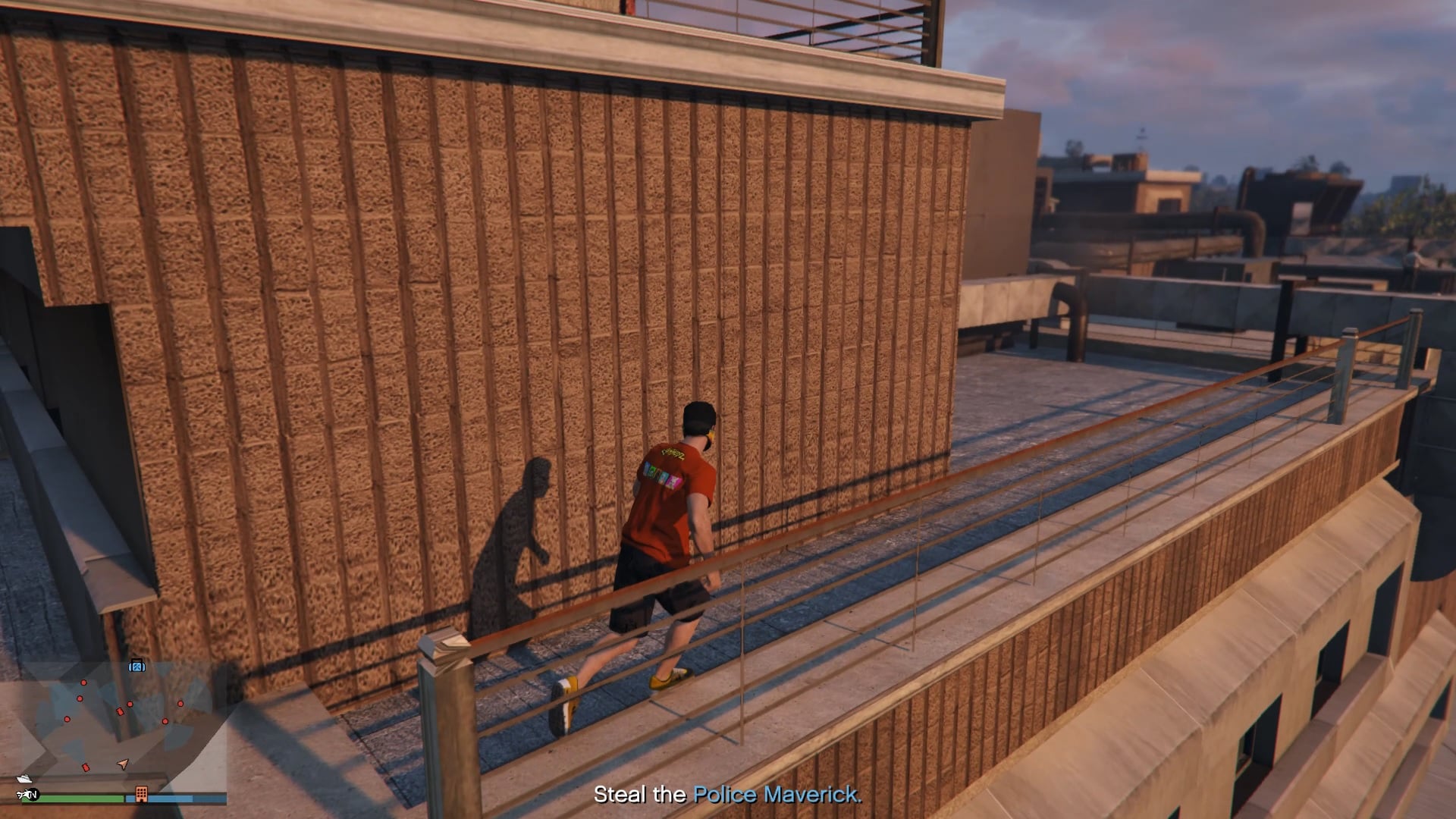Click the rightmost red enemy blip on the minimap
This screenshot has width=1456, height=819.
(180, 704)
